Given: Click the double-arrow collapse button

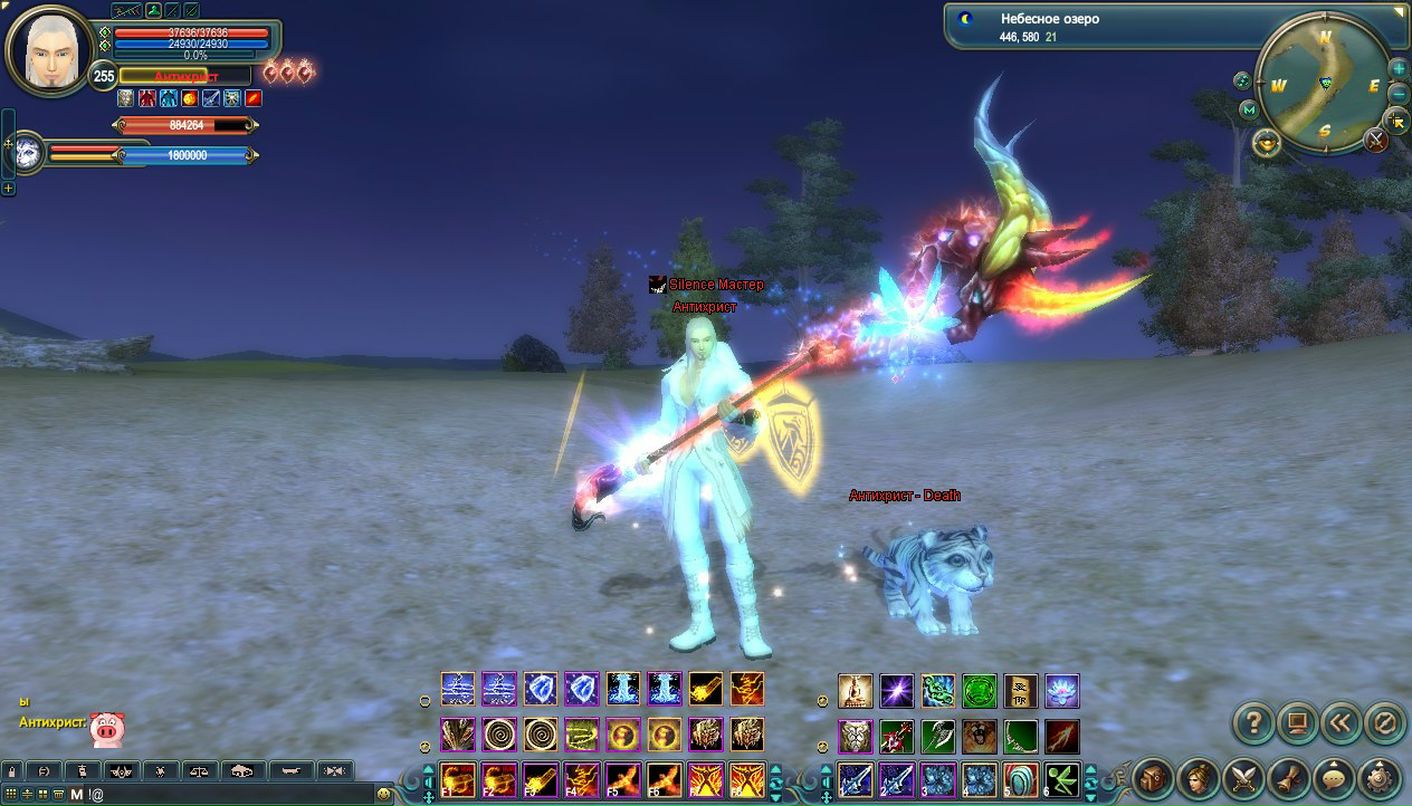Looking at the screenshot, I should point(1342,722).
